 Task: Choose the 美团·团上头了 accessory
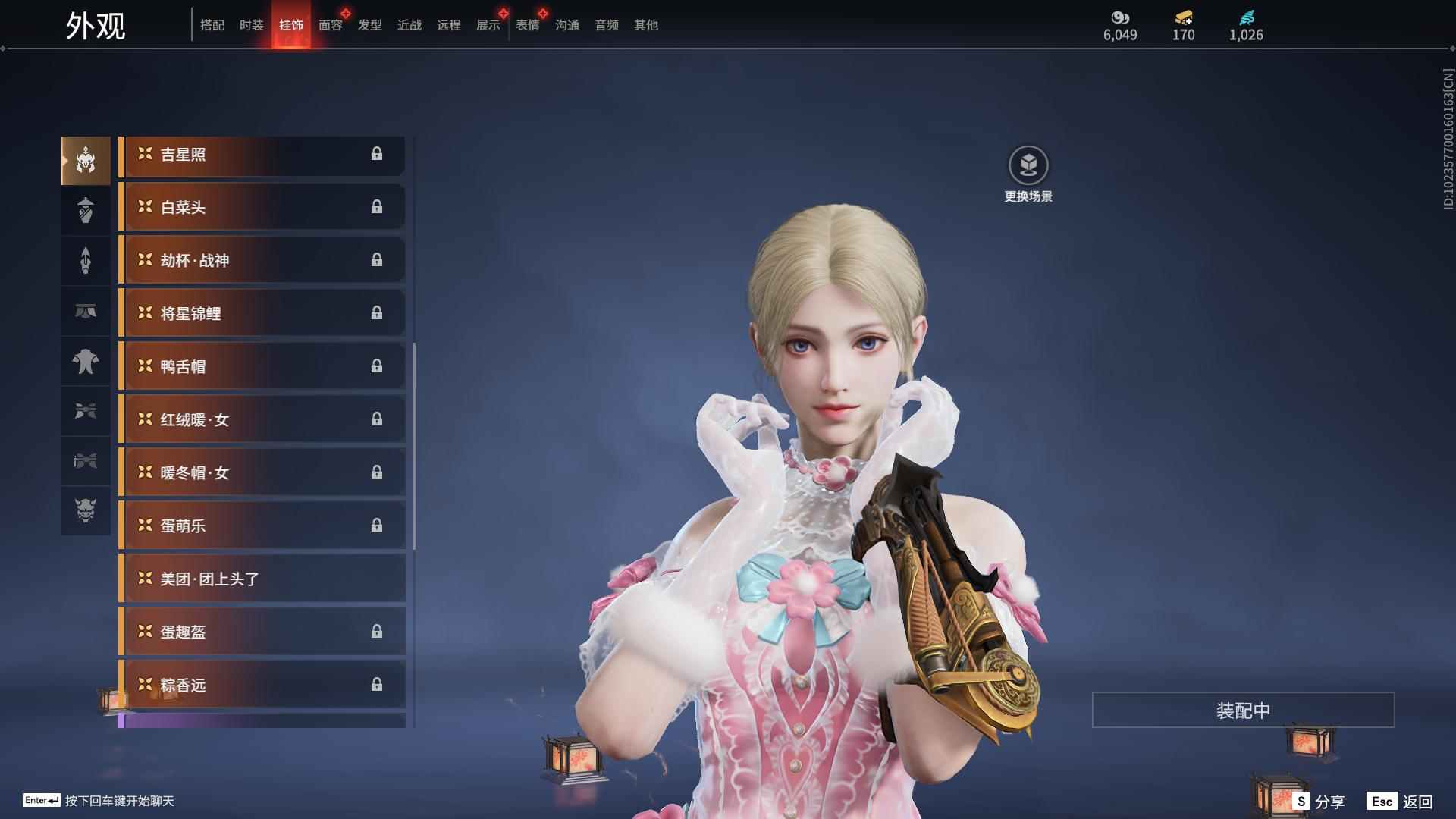coord(262,579)
